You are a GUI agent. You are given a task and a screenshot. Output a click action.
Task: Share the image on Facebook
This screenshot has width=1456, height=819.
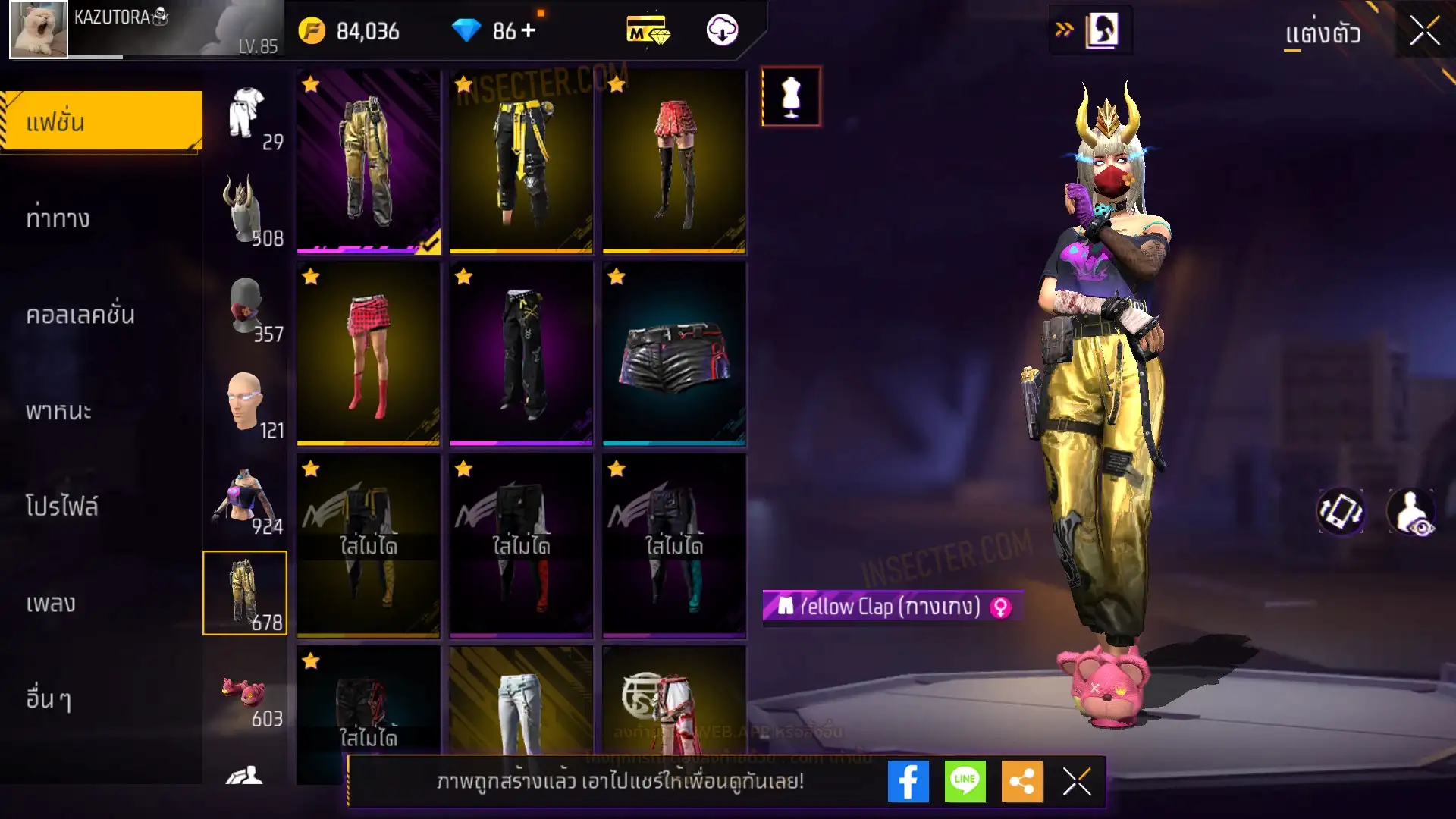908,781
